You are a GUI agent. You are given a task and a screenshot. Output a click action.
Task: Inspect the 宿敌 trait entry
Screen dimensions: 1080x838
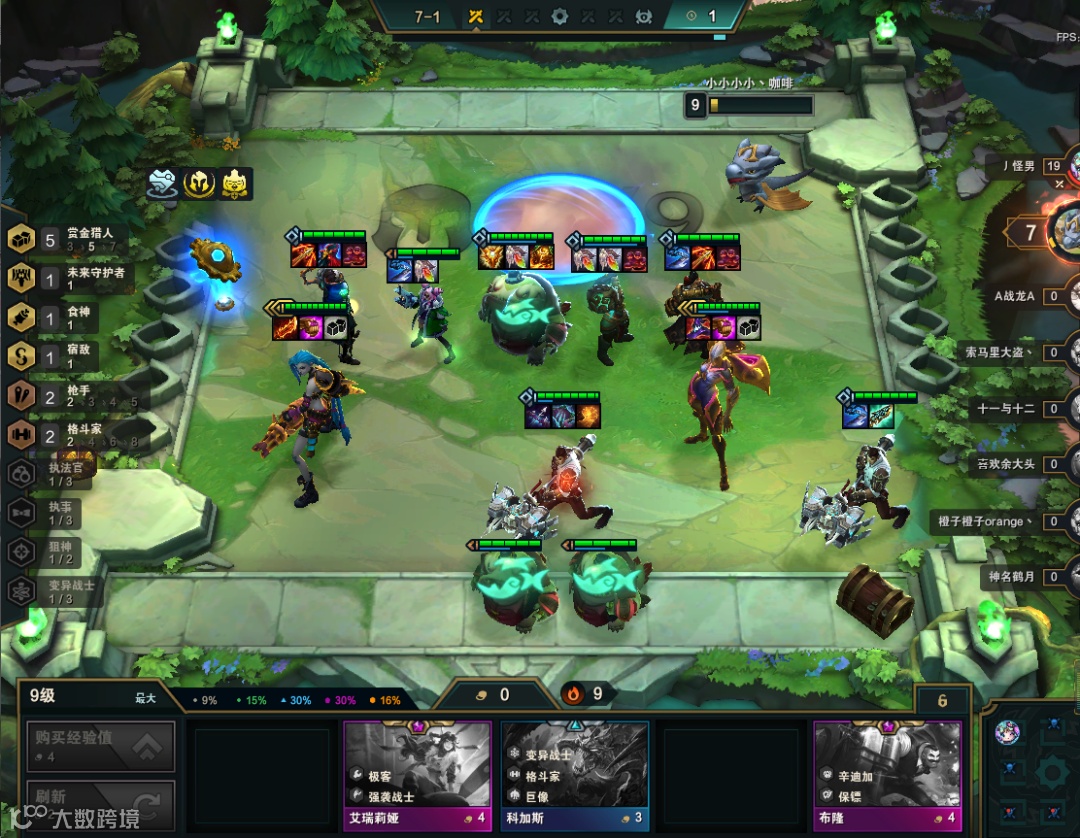[70, 356]
